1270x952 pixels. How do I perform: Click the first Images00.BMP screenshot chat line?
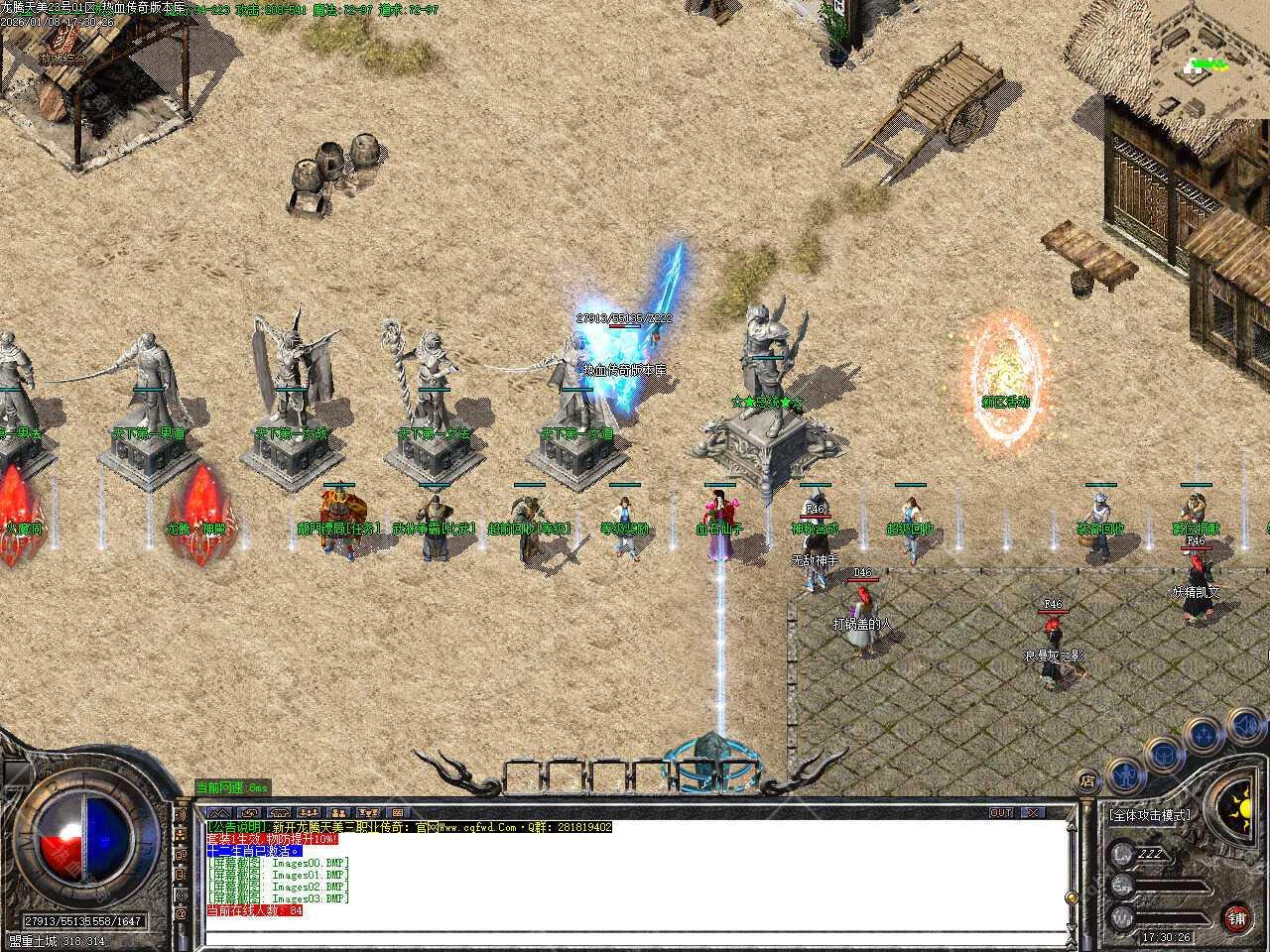pyautogui.click(x=279, y=863)
